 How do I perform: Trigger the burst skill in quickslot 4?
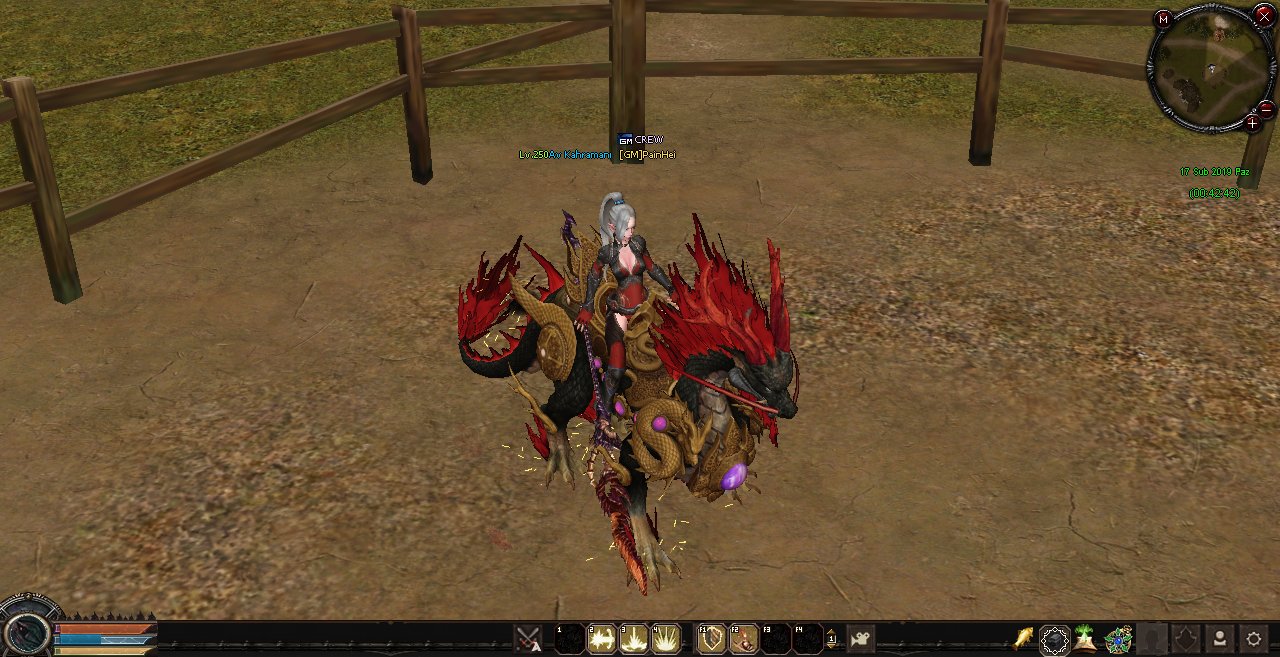pyautogui.click(x=666, y=638)
